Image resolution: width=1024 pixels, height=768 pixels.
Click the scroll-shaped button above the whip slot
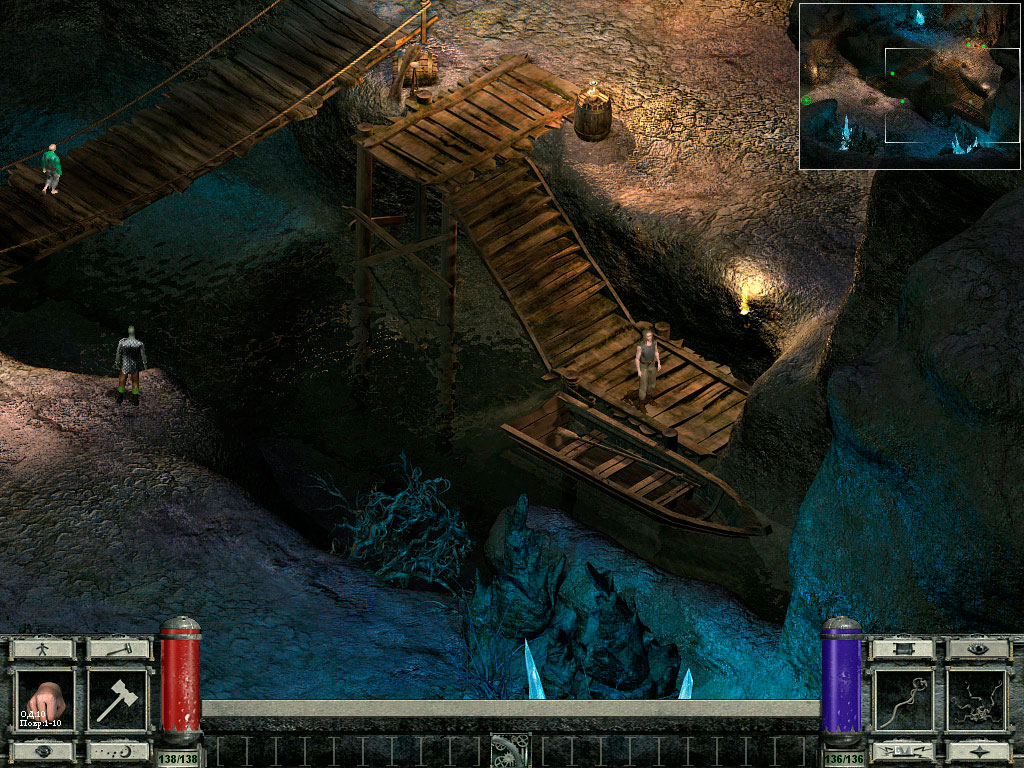[904, 648]
